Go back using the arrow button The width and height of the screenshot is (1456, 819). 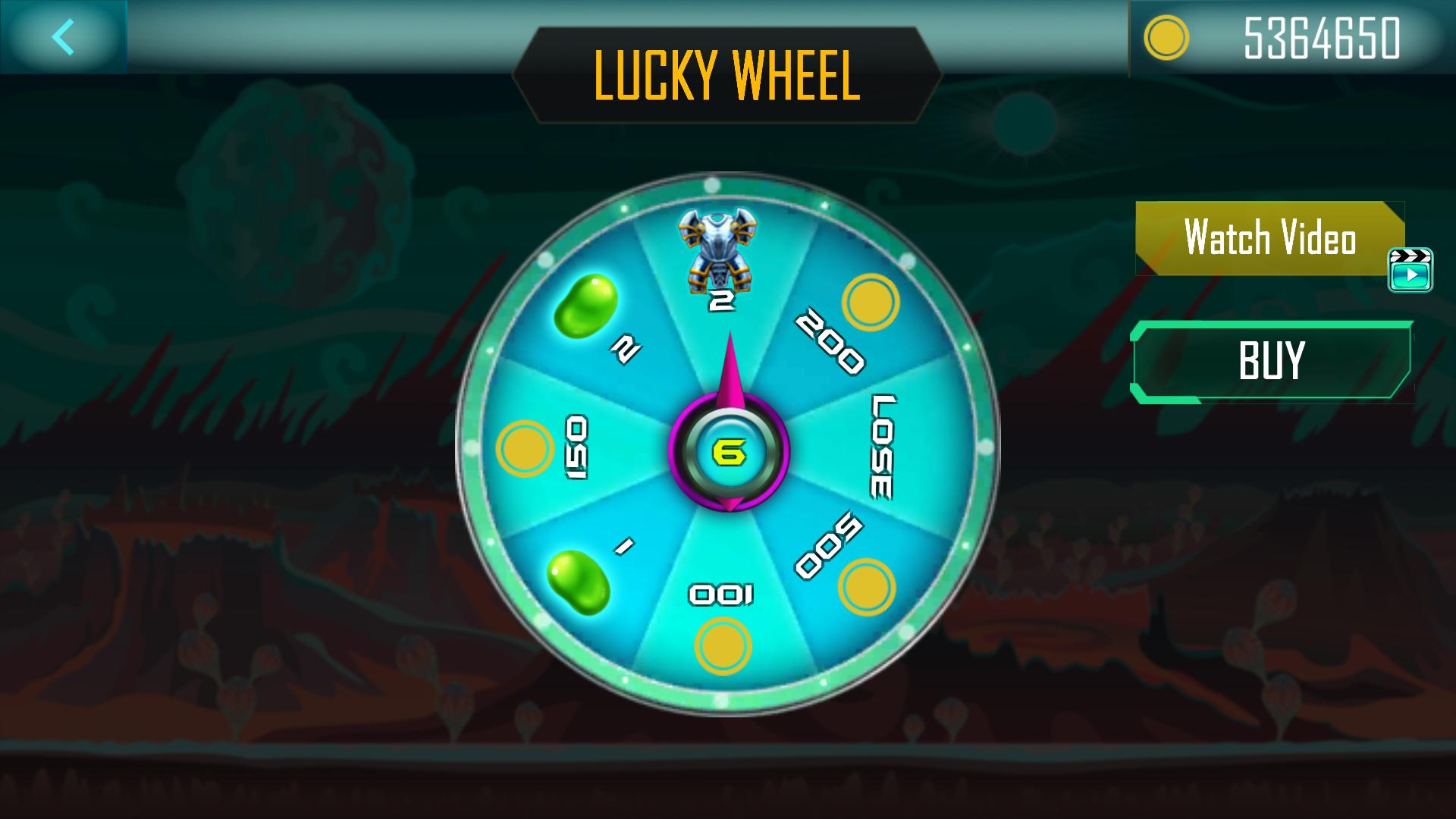(64, 36)
